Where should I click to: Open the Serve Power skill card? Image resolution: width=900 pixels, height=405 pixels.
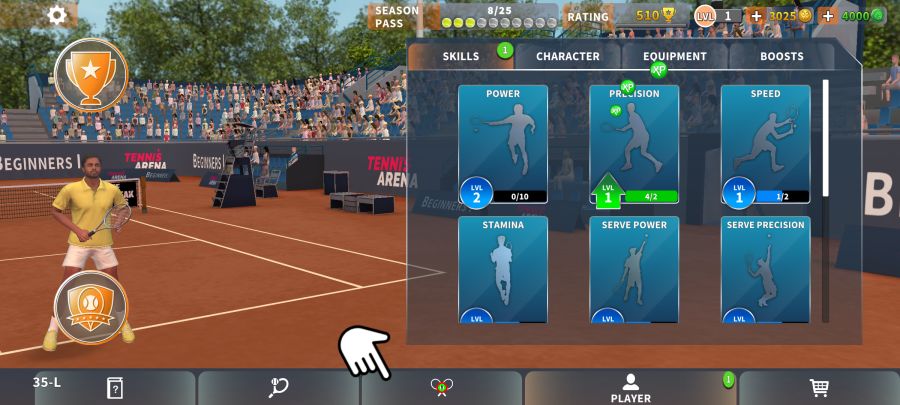click(x=634, y=270)
